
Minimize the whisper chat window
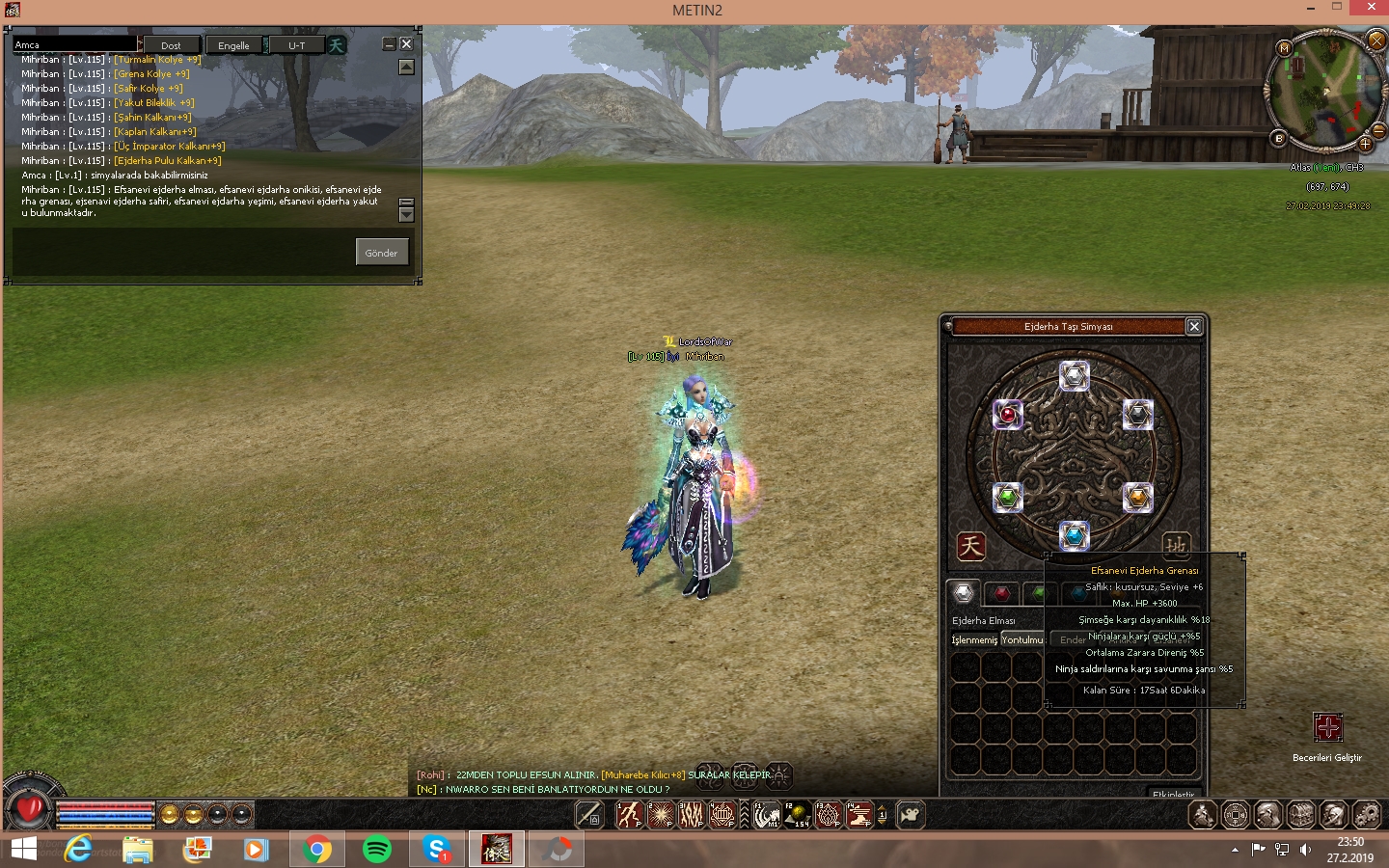[x=390, y=44]
